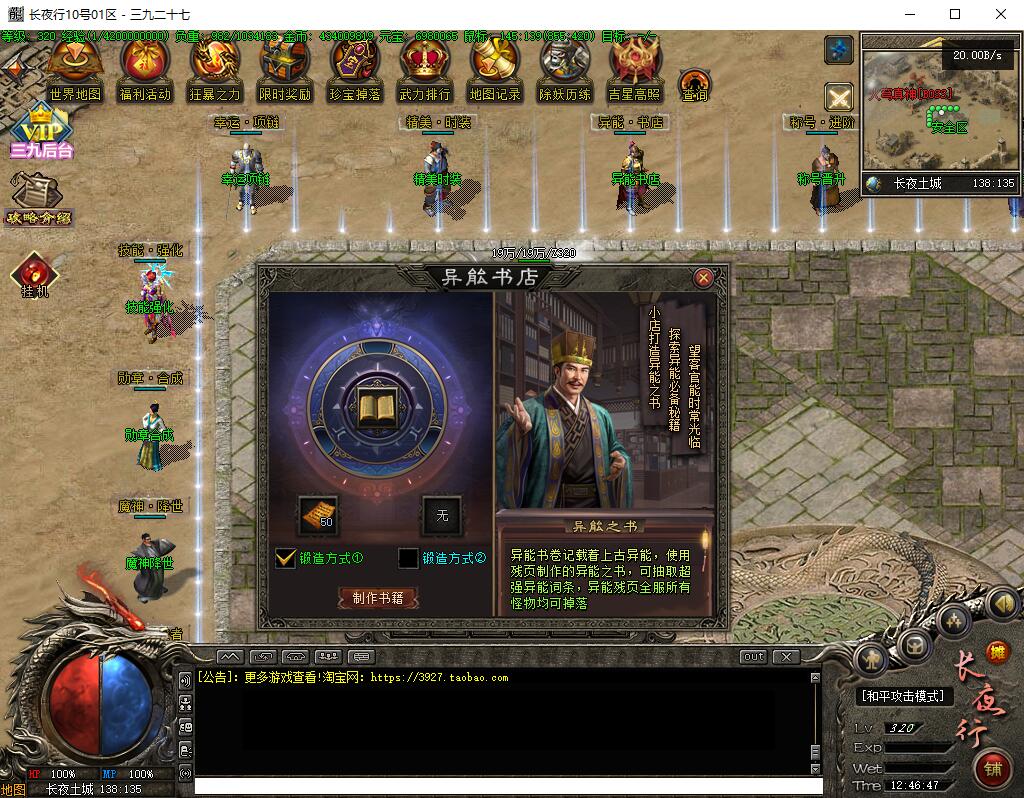Enable the 锻造方式② checkbox

(408, 558)
